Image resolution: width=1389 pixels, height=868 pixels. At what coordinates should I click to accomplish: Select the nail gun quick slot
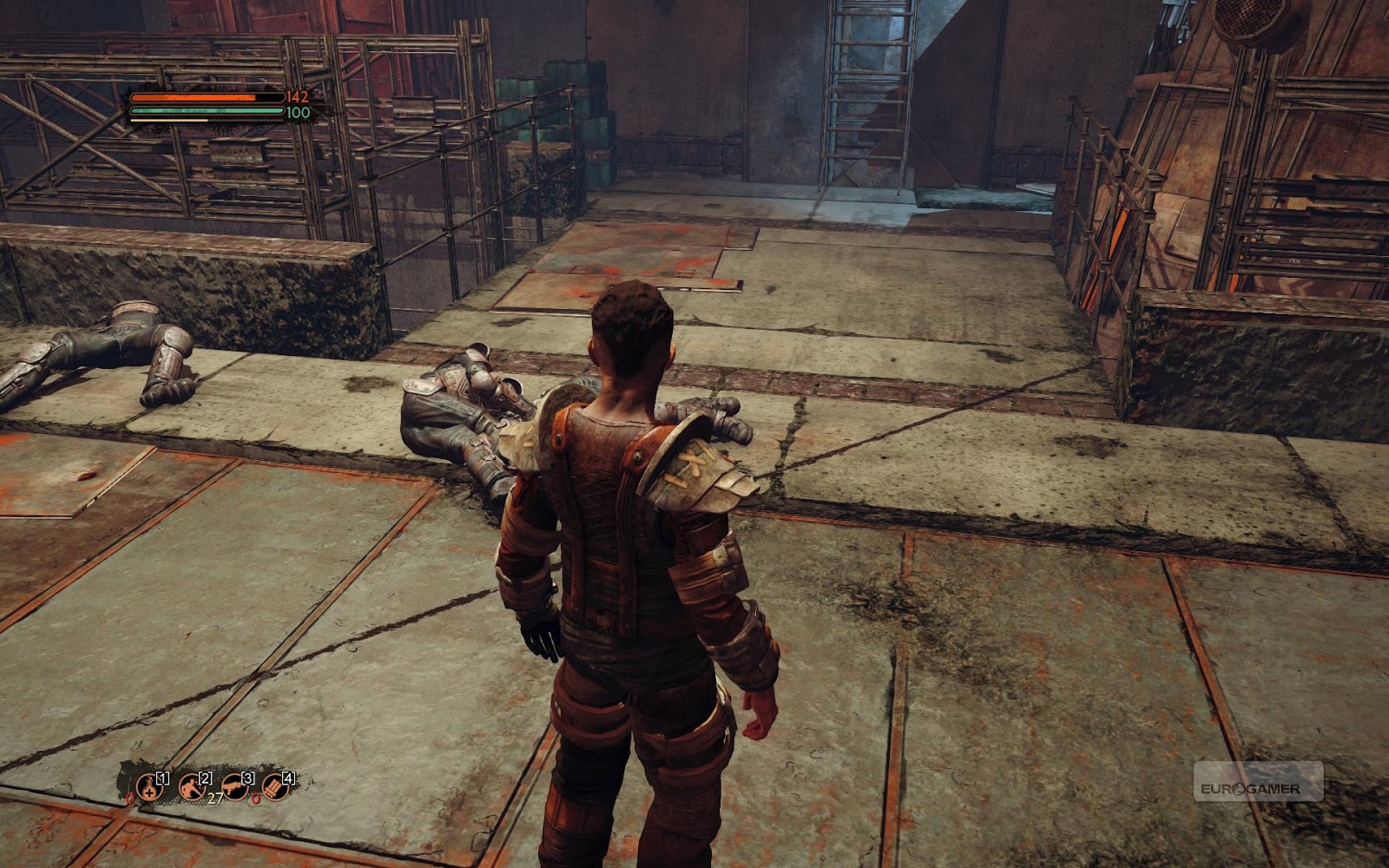pos(234,787)
